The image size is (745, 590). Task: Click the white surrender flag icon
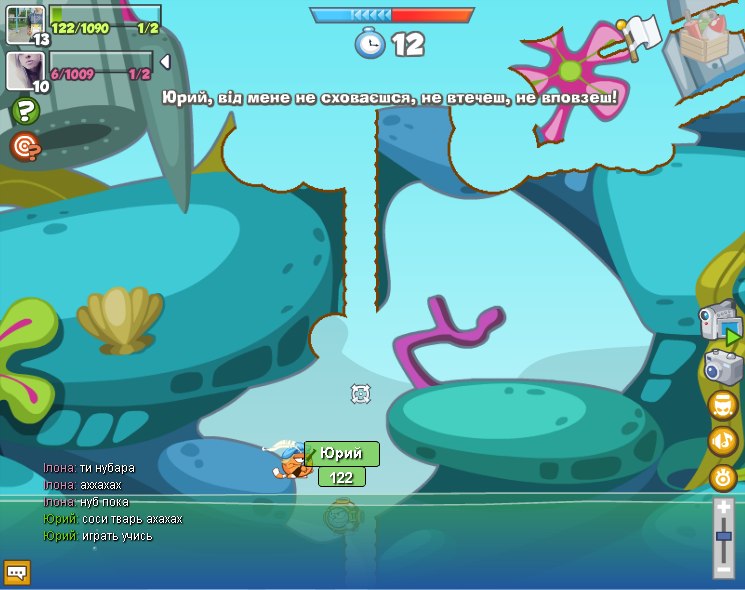(641, 34)
